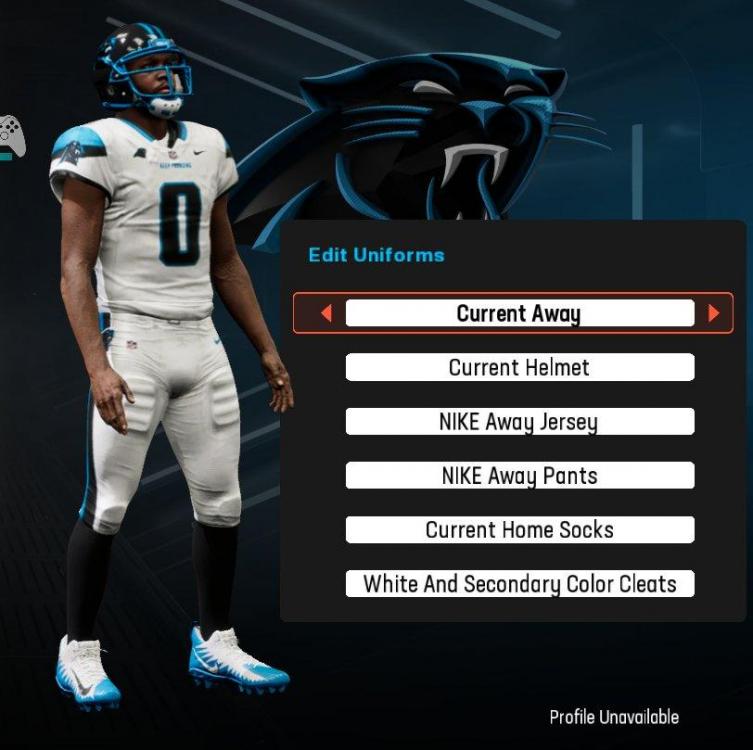Viewport: 753px width, 750px height.
Task: Click the left arrow beside Current Away
Action: pyautogui.click(x=326, y=314)
